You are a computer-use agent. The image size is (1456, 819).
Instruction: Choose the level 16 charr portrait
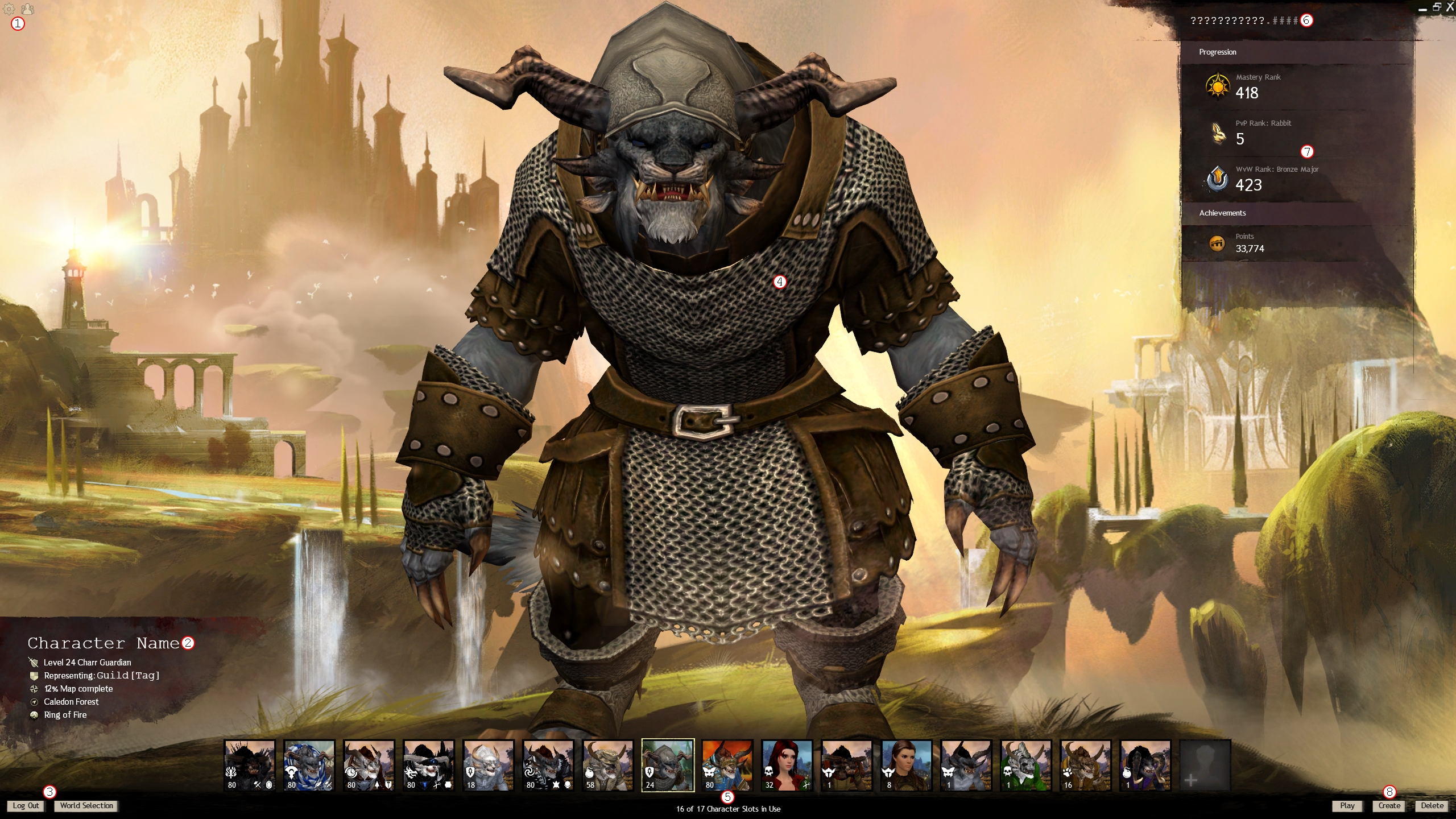[x=1085, y=765]
